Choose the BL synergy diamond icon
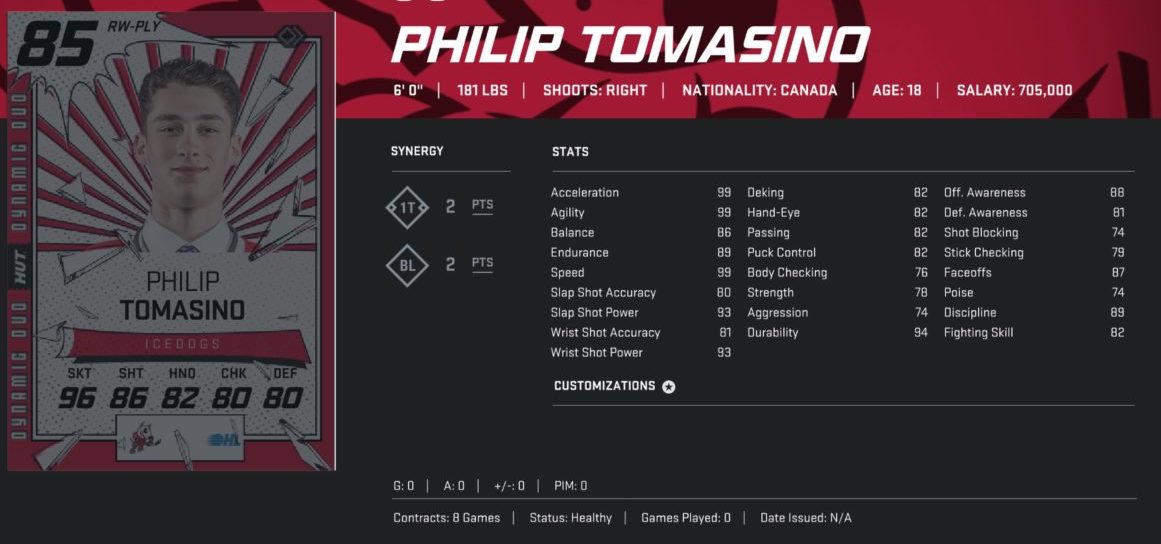The height and width of the screenshot is (544, 1161). tap(407, 265)
